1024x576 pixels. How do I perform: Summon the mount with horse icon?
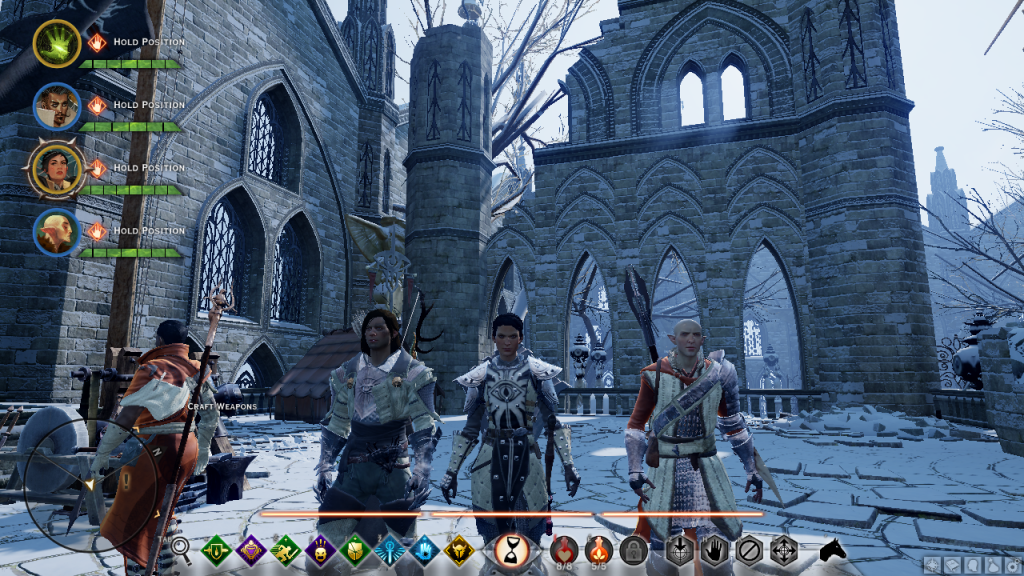[x=832, y=549]
